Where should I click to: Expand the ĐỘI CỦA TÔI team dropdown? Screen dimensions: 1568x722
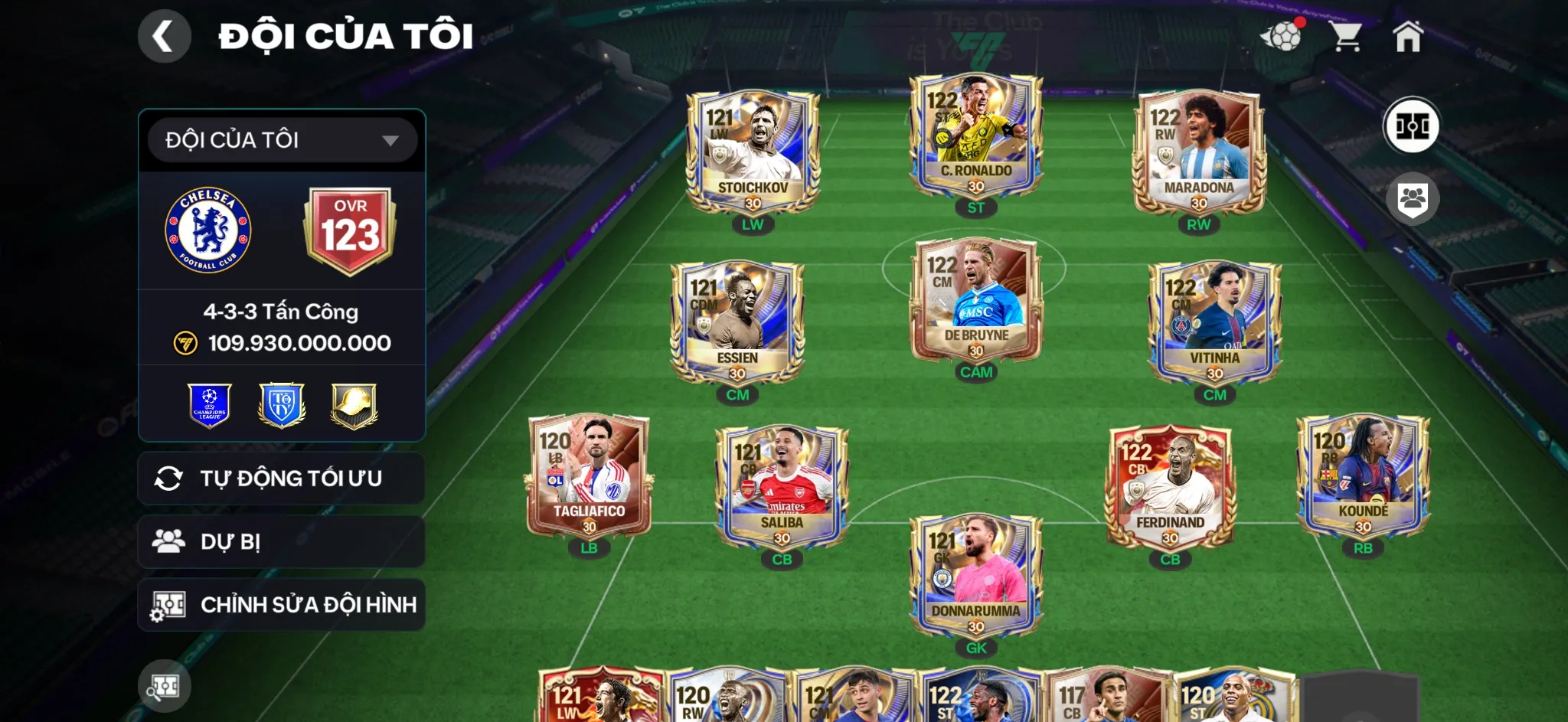pyautogui.click(x=281, y=139)
